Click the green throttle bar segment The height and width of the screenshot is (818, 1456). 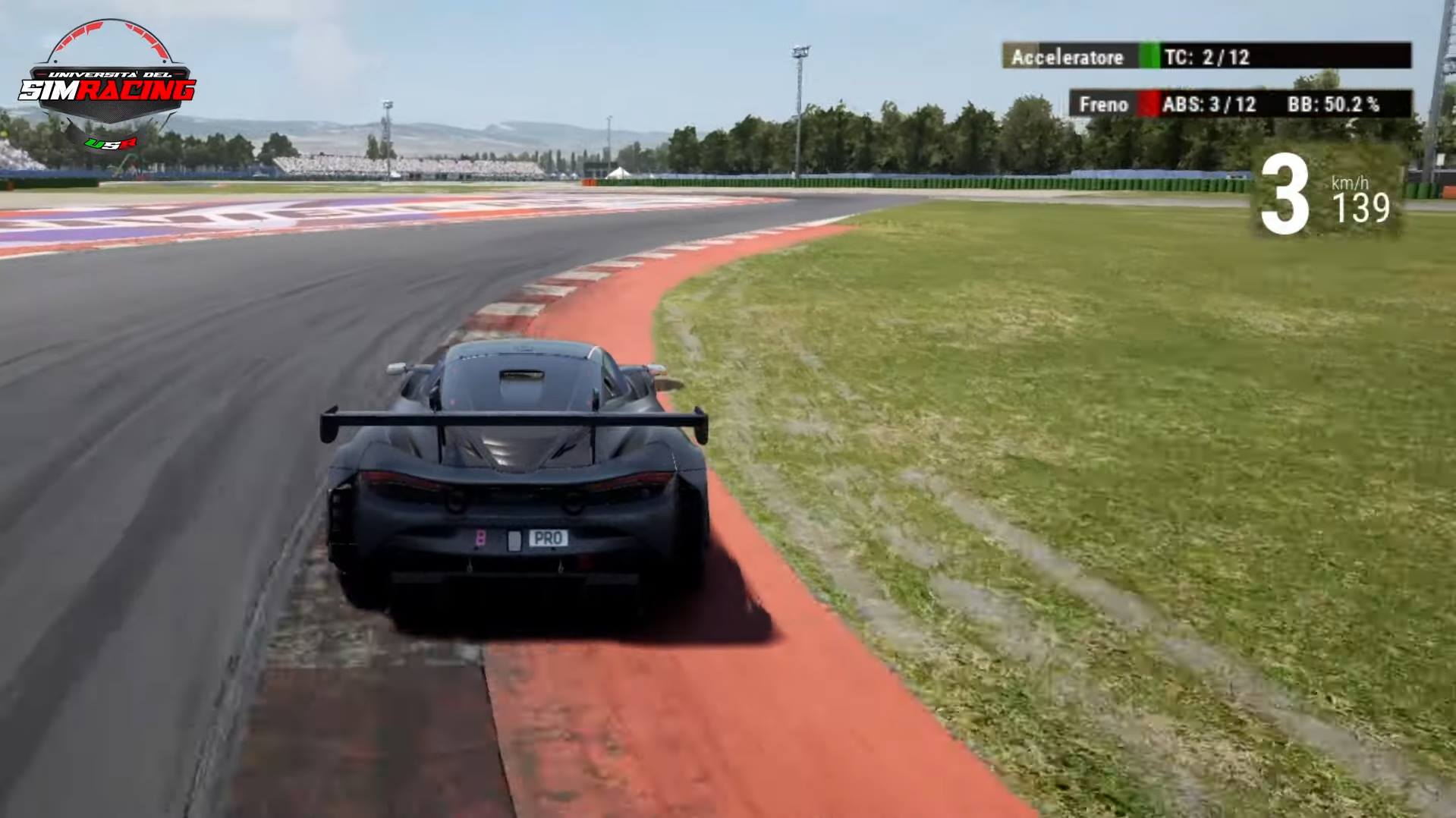[x=1149, y=56]
